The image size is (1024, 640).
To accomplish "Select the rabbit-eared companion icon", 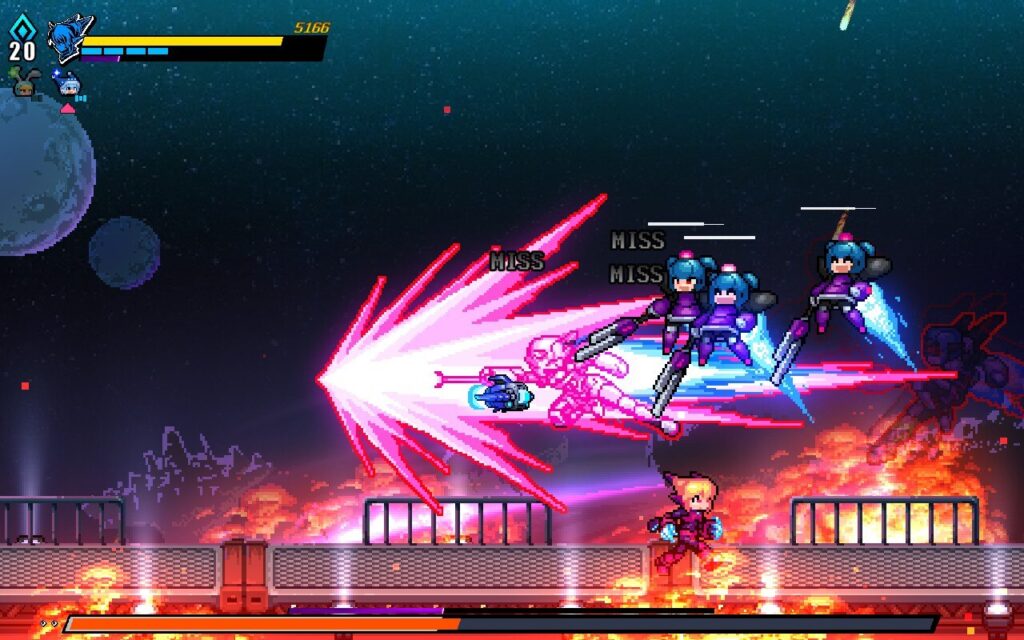I will 25,85.
